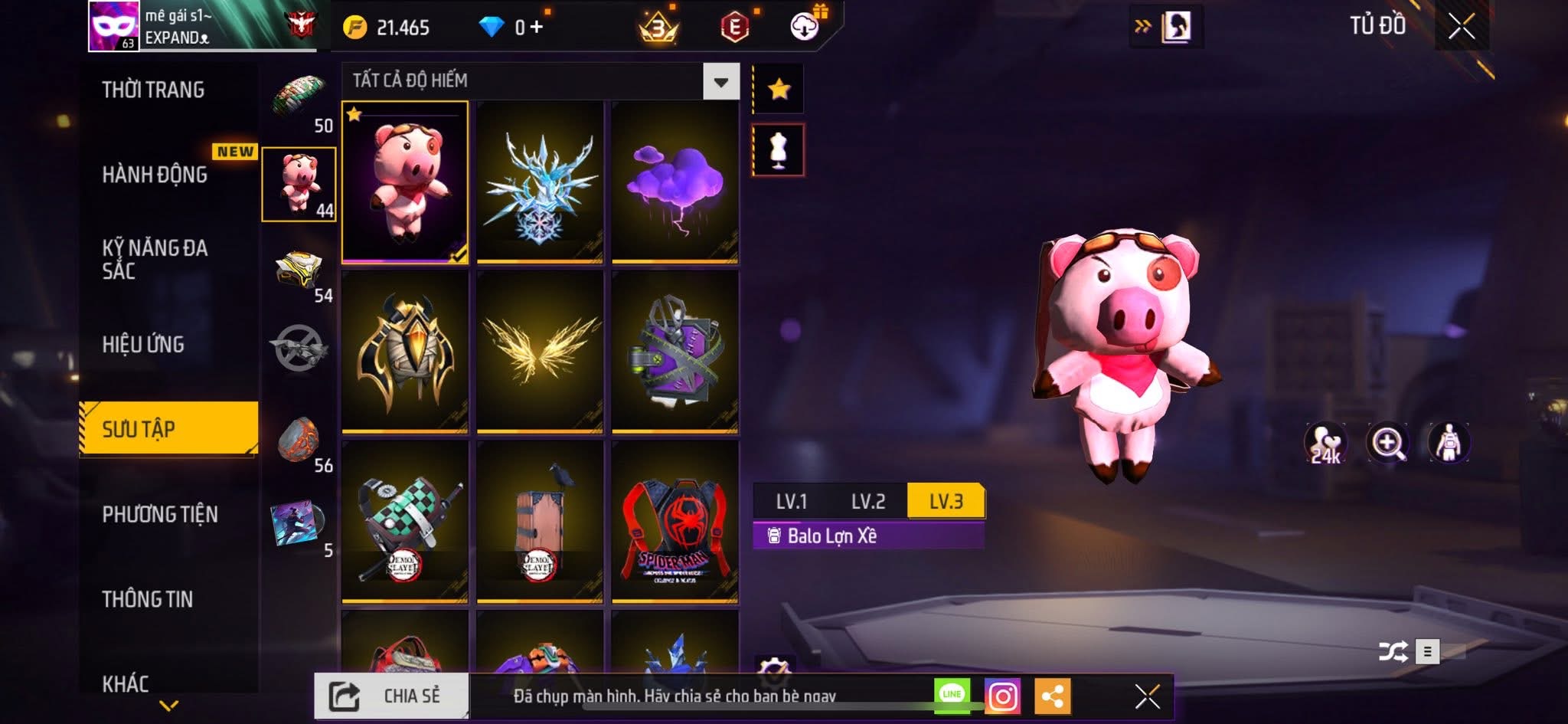Tap the Chia Sẻ share button
The height and width of the screenshot is (724, 1568).
[x=391, y=696]
